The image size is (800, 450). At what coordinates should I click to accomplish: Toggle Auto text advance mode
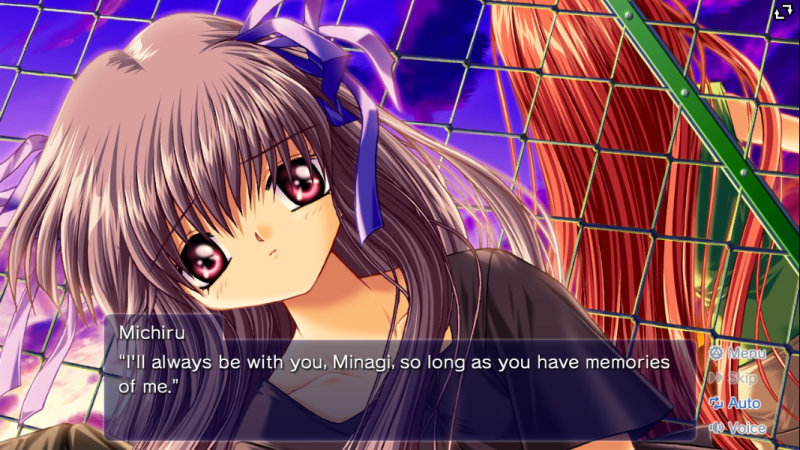[735, 403]
